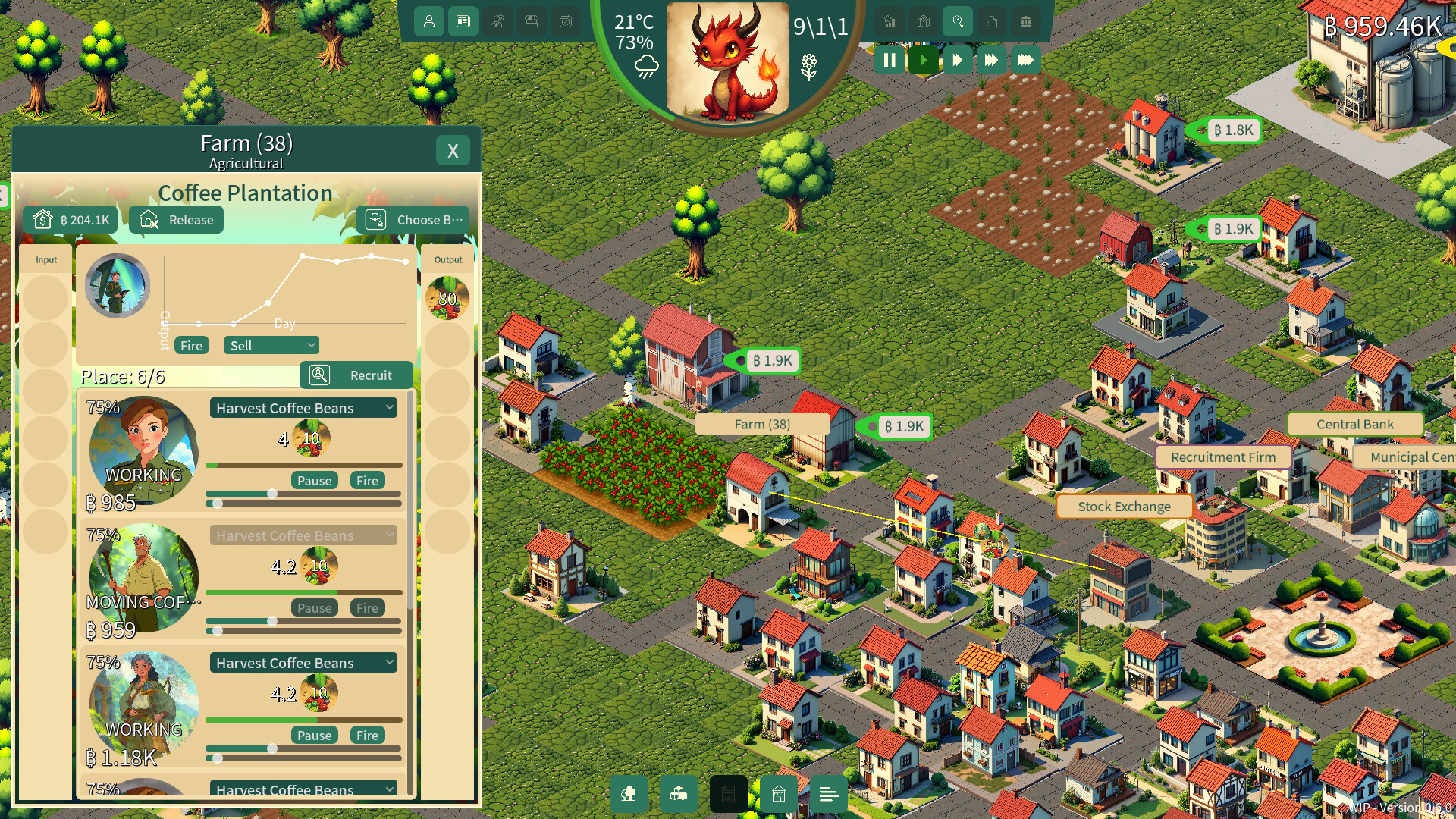This screenshot has height=819, width=1456.
Task: Pause the first worker harvesting coffee beans
Action: (314, 480)
